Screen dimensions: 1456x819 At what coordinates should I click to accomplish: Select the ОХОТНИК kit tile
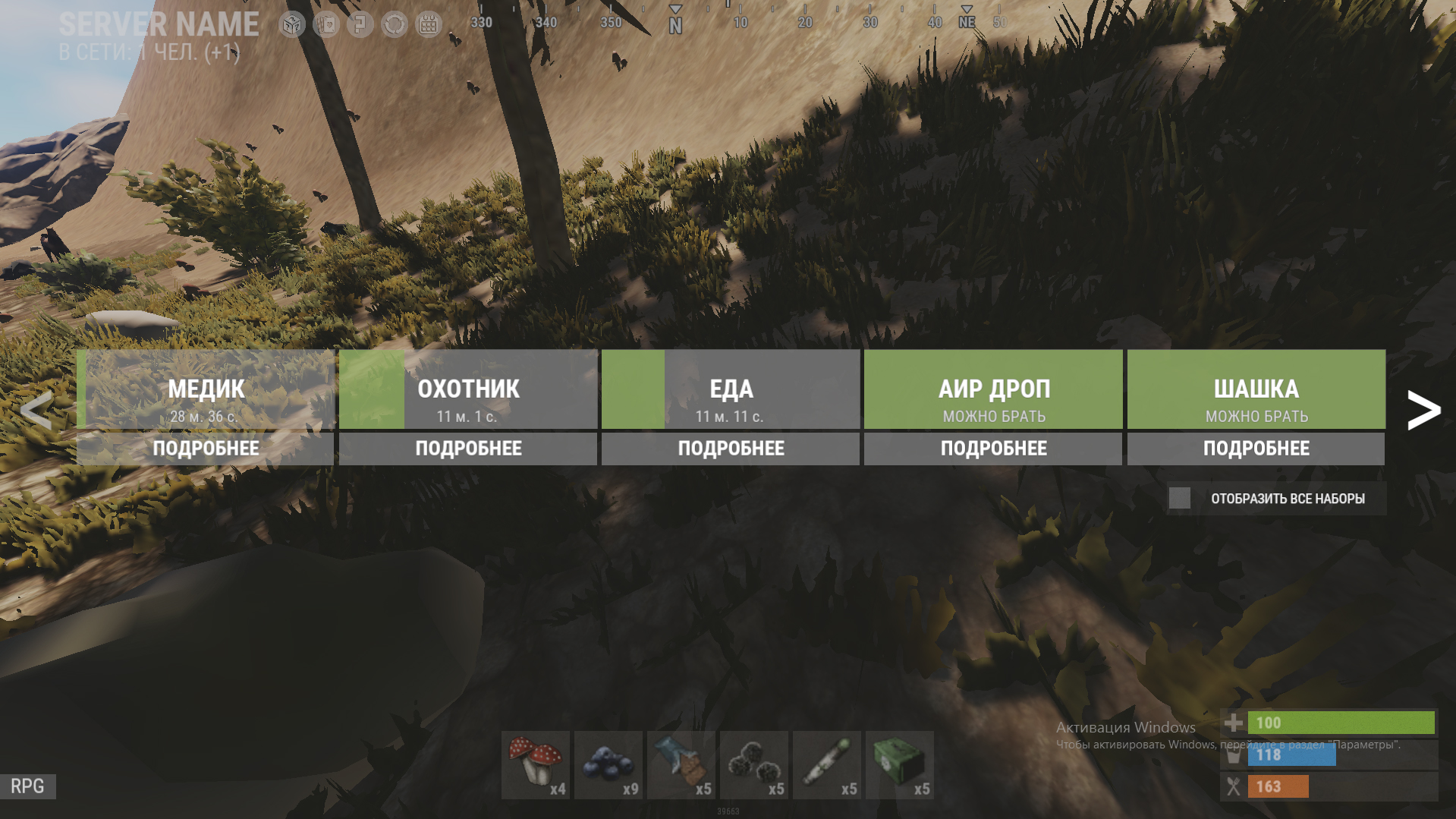coord(468,389)
